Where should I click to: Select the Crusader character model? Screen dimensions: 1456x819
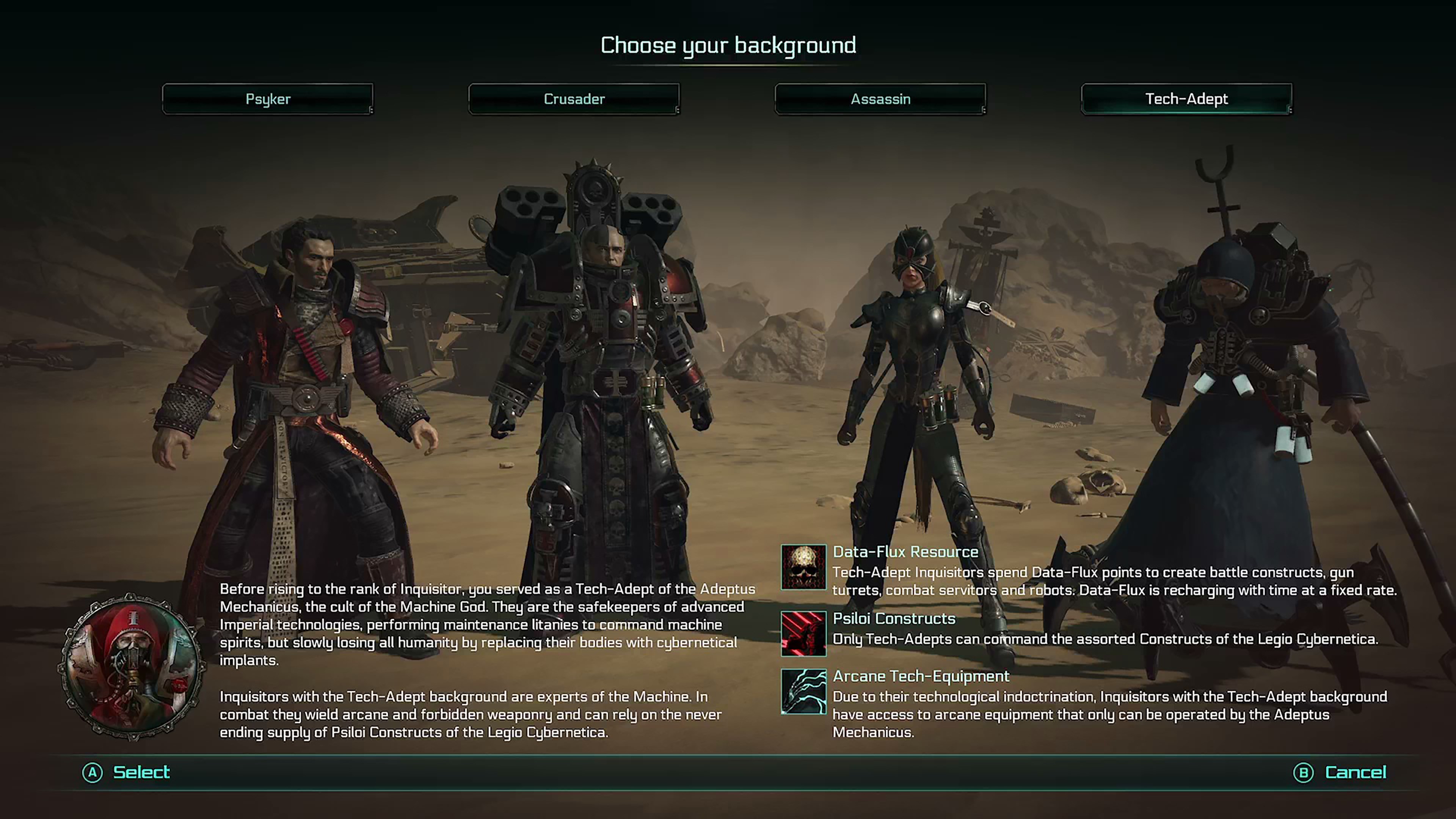pos(599,367)
